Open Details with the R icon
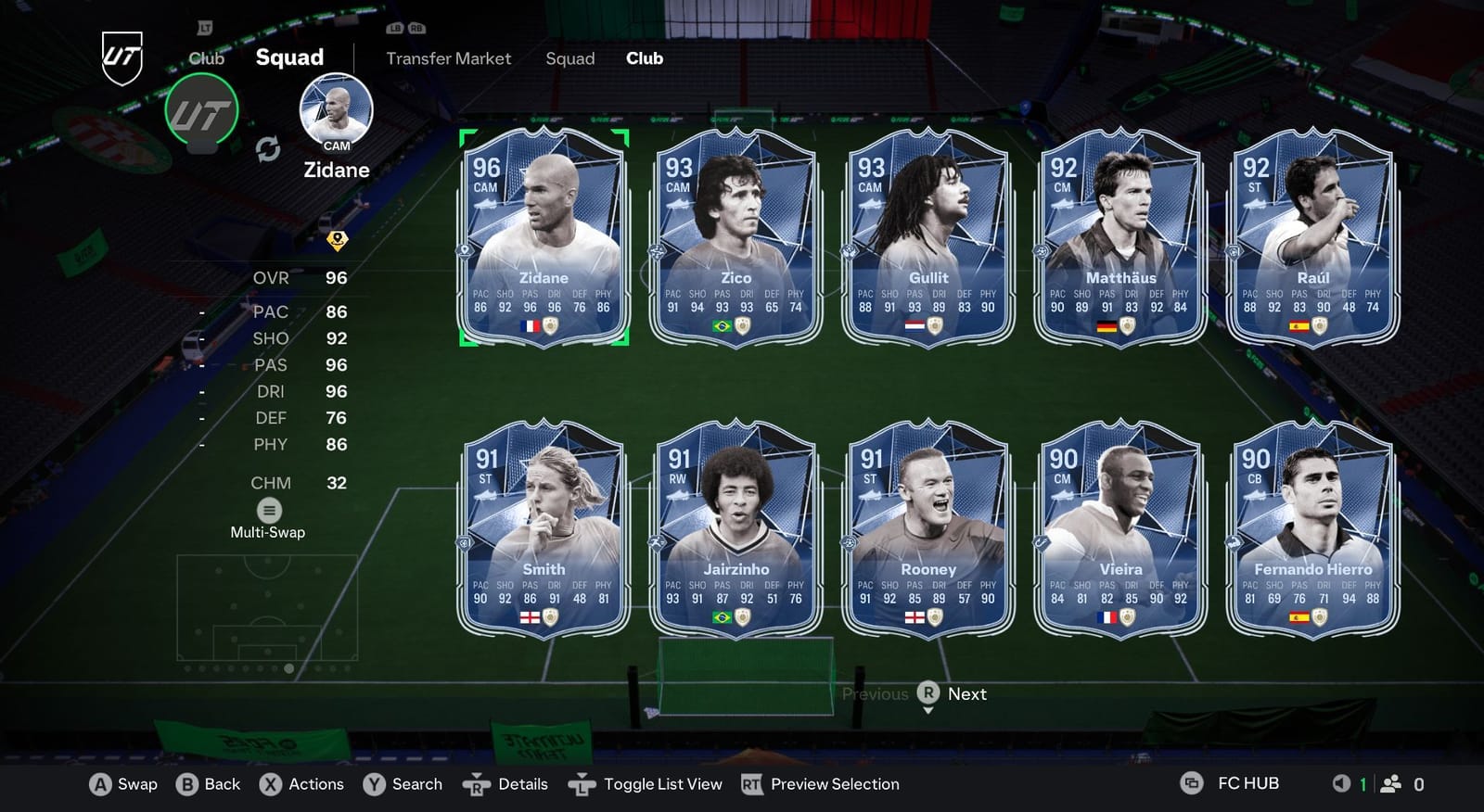The width and height of the screenshot is (1484, 812). pyautogui.click(x=476, y=784)
